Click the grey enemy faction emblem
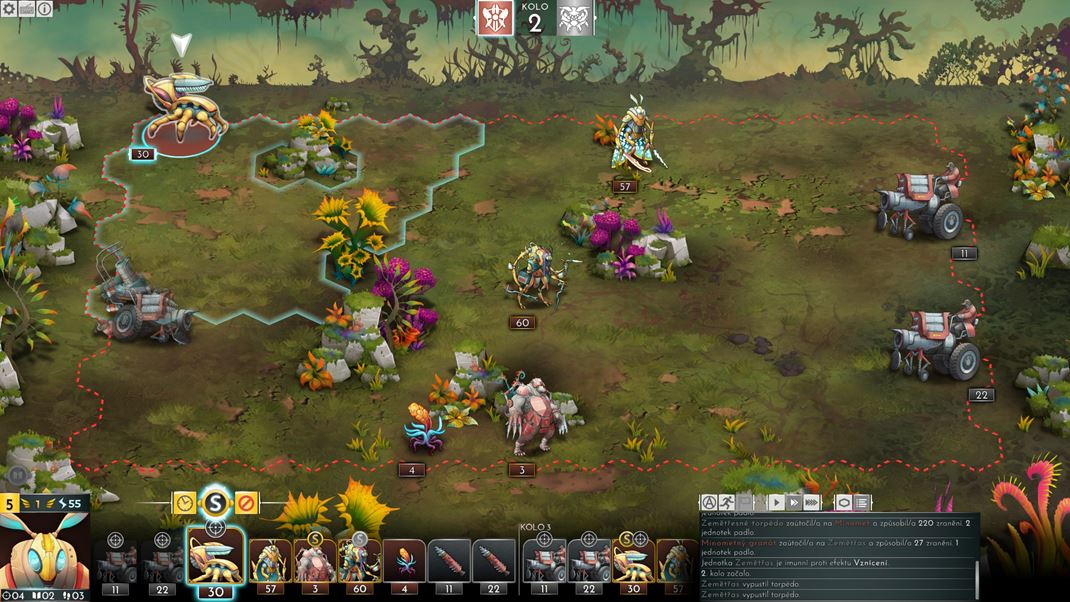 point(575,18)
